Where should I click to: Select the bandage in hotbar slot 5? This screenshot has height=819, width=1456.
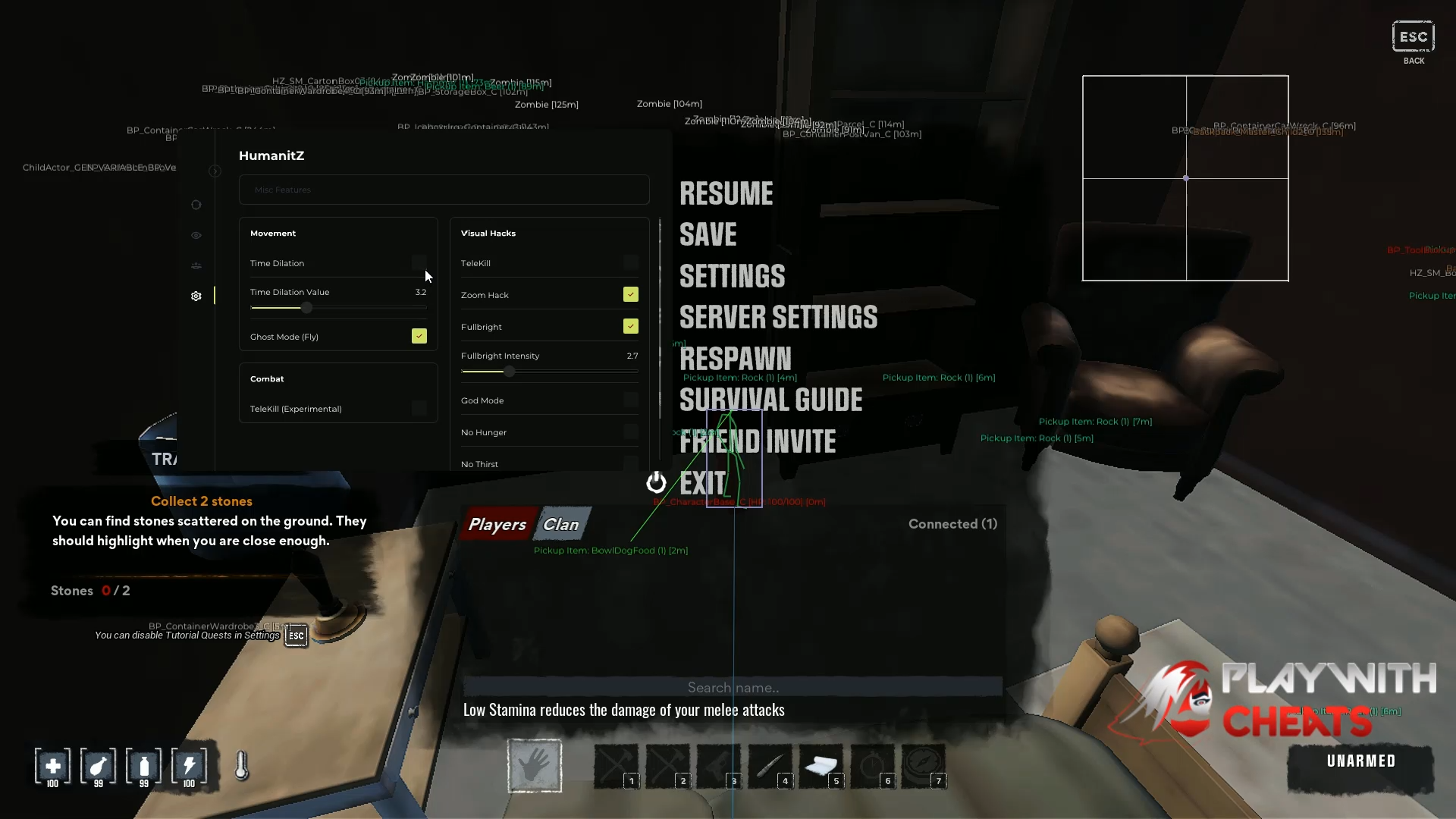pos(822,766)
